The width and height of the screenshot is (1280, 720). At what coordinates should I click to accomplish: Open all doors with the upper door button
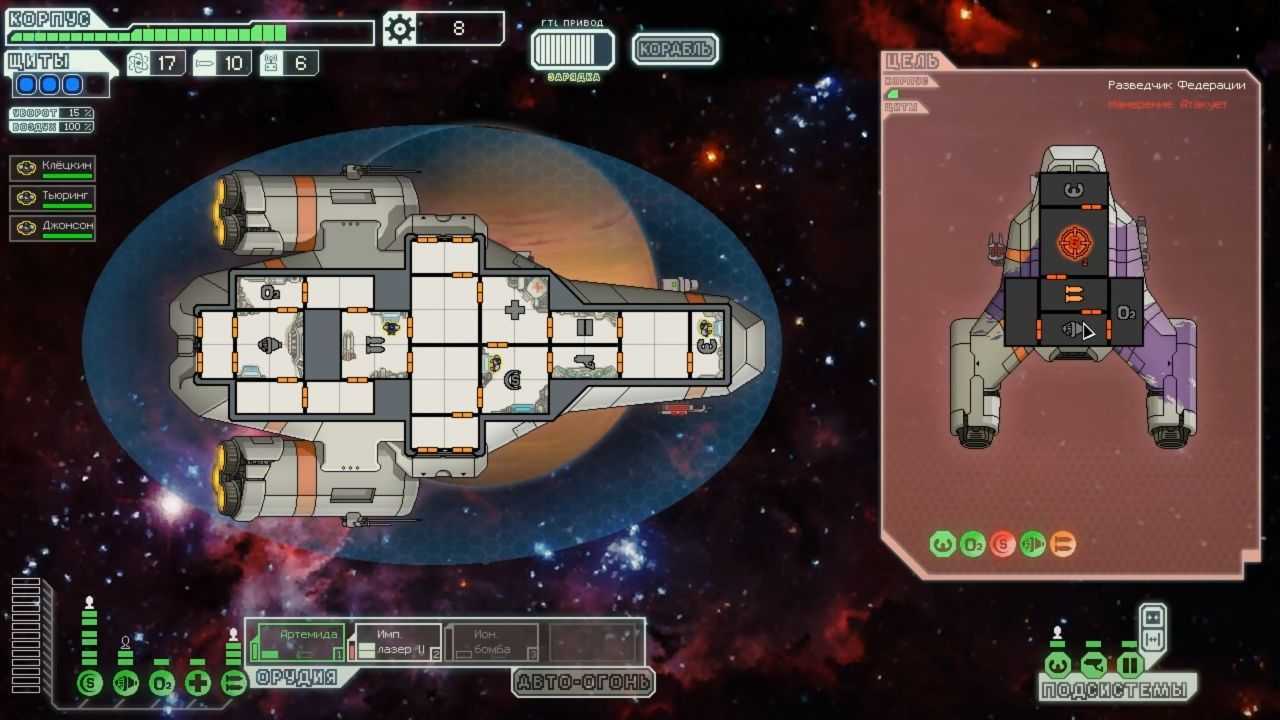click(x=1152, y=617)
